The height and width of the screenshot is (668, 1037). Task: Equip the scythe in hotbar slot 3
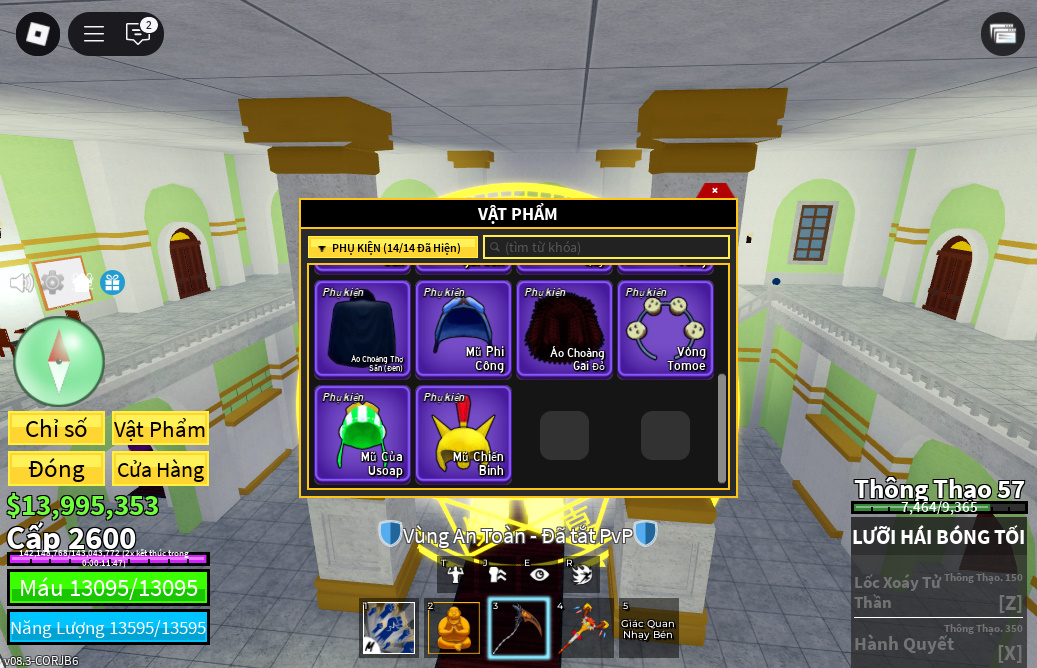point(518,628)
